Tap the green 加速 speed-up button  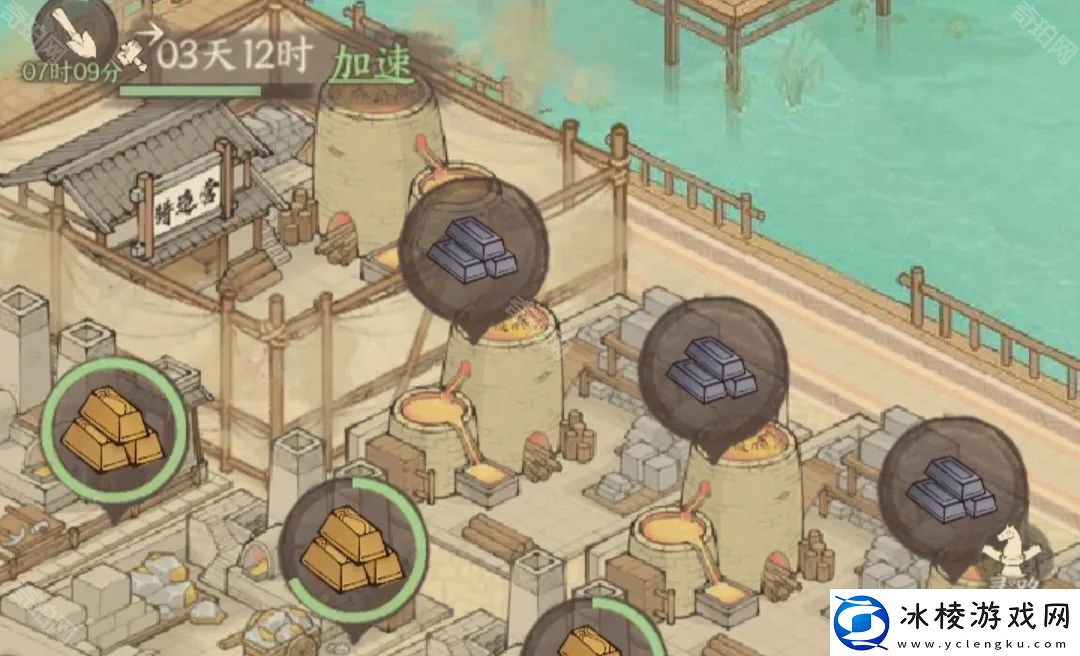tap(372, 63)
